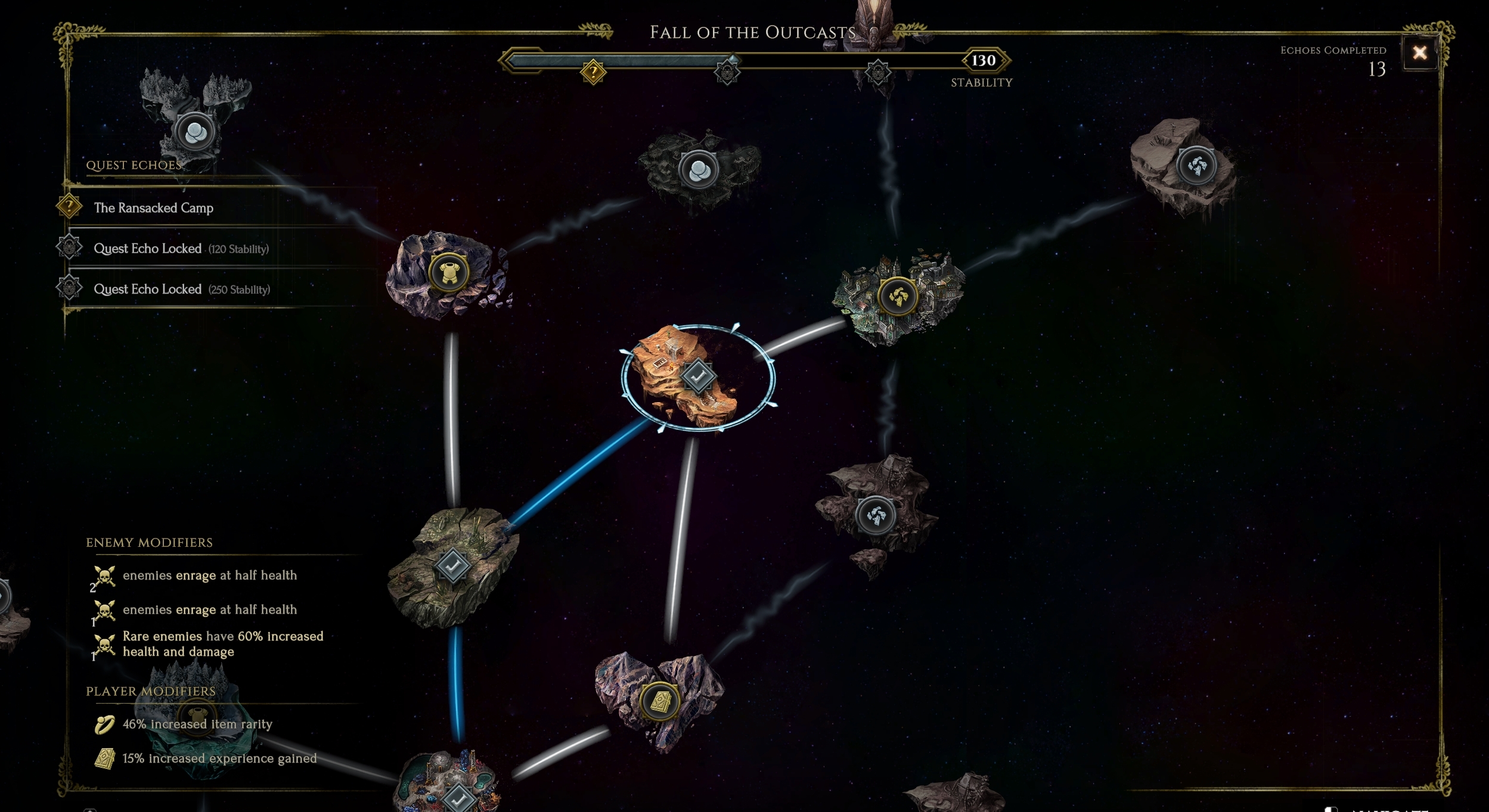Screen dimensions: 1489x812
Task: Choose the grey shards echo on the dark rock island
Action: 875,515
